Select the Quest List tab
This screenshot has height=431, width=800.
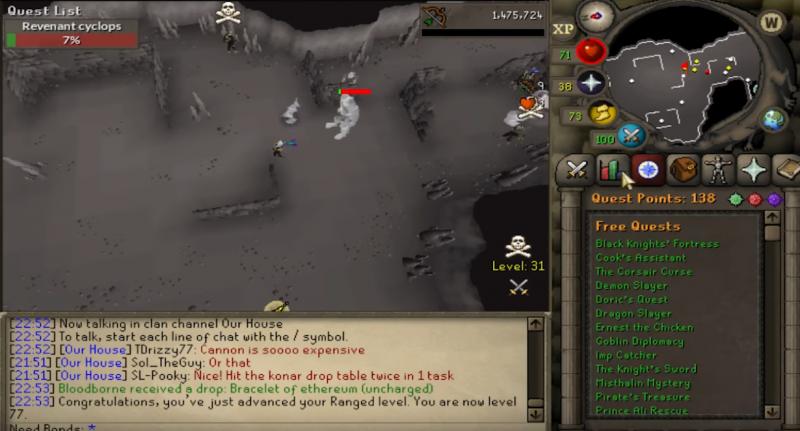(646, 171)
